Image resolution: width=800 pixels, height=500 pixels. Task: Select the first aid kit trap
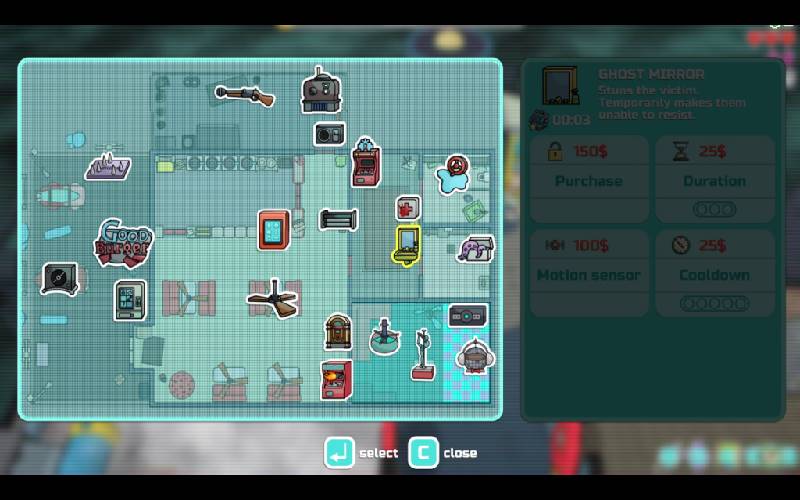(408, 208)
